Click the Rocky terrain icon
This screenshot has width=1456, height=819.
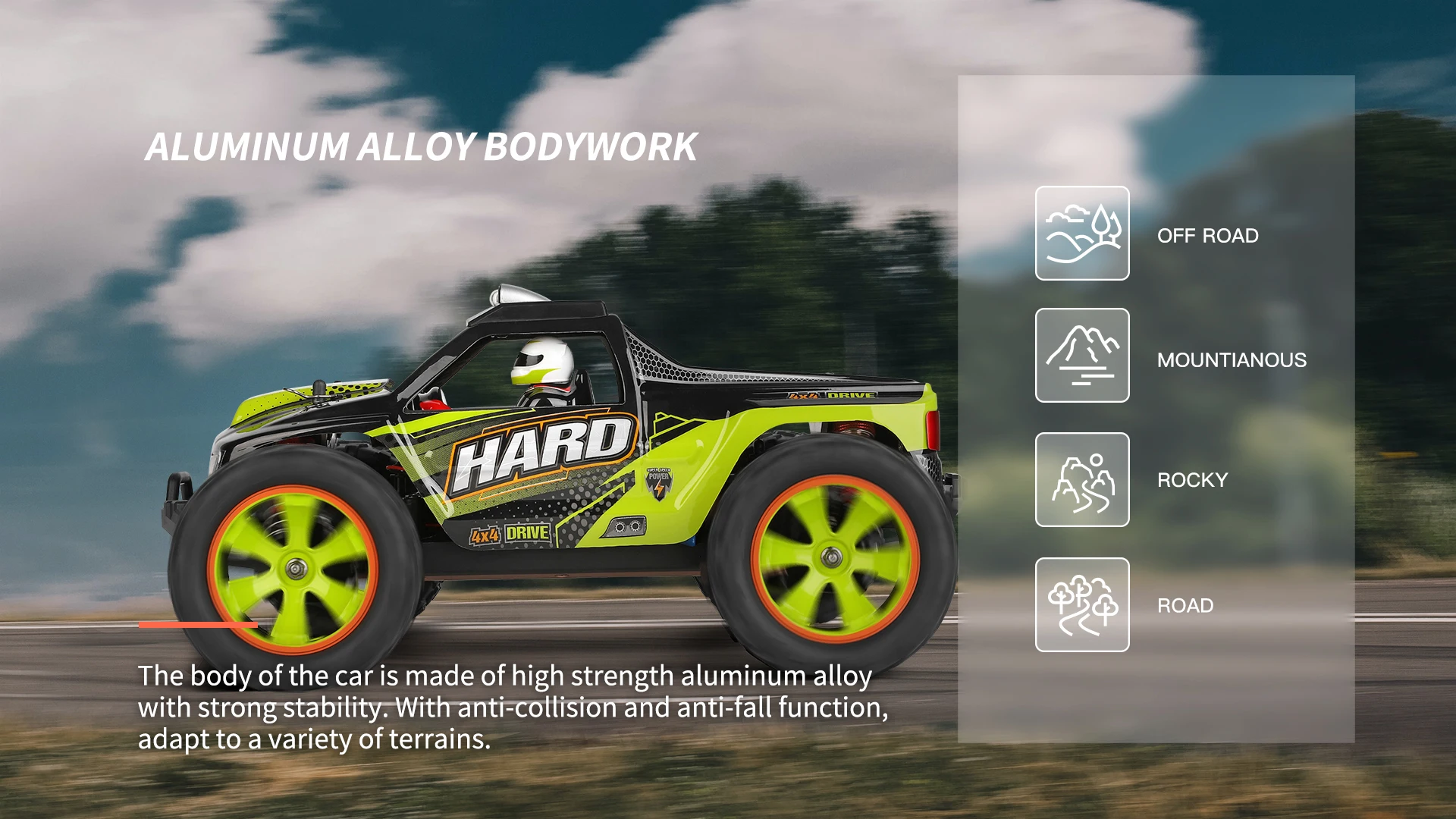[1082, 480]
